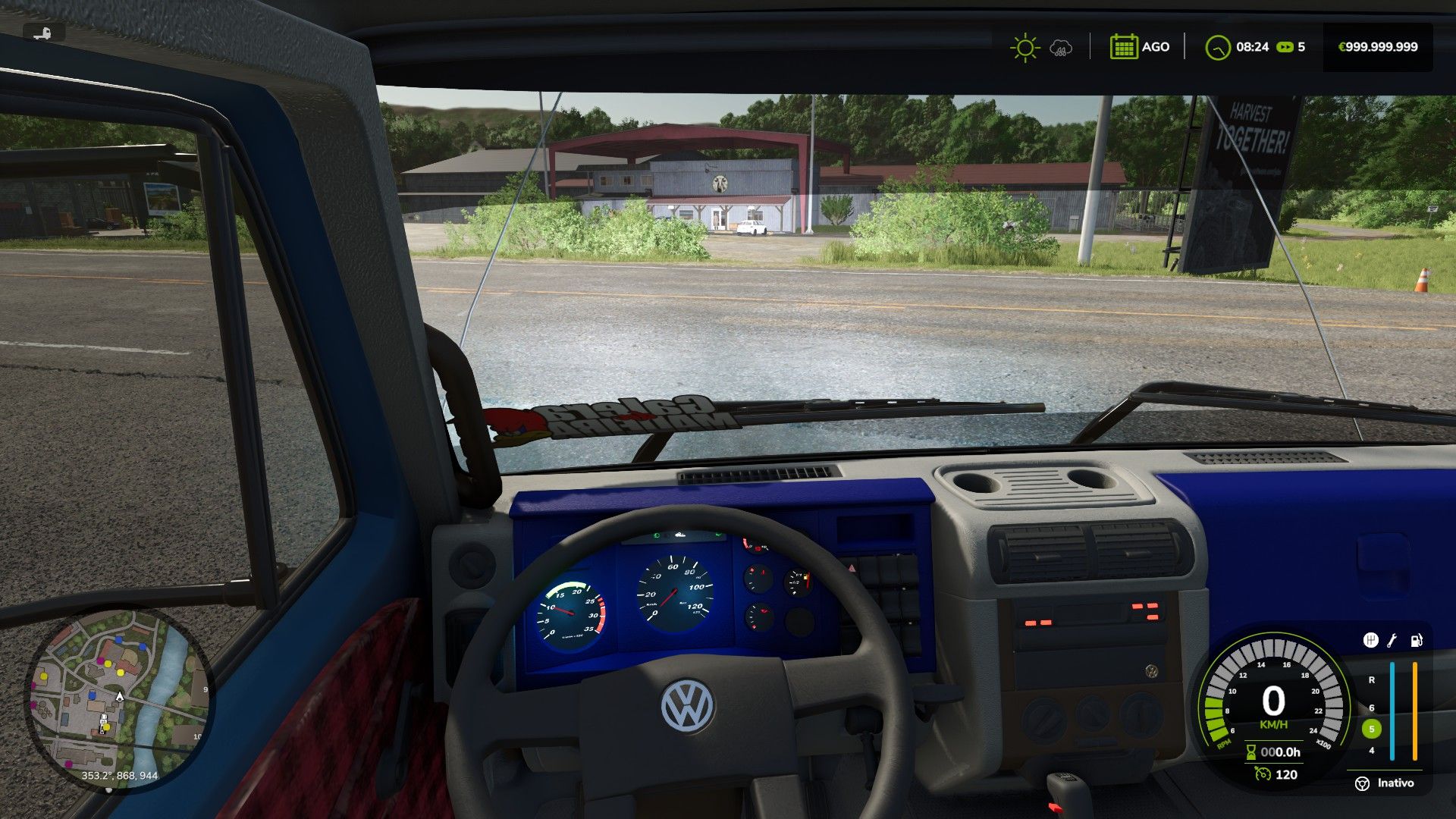
Task: Click the wrench damage icon
Action: pyautogui.click(x=1392, y=641)
